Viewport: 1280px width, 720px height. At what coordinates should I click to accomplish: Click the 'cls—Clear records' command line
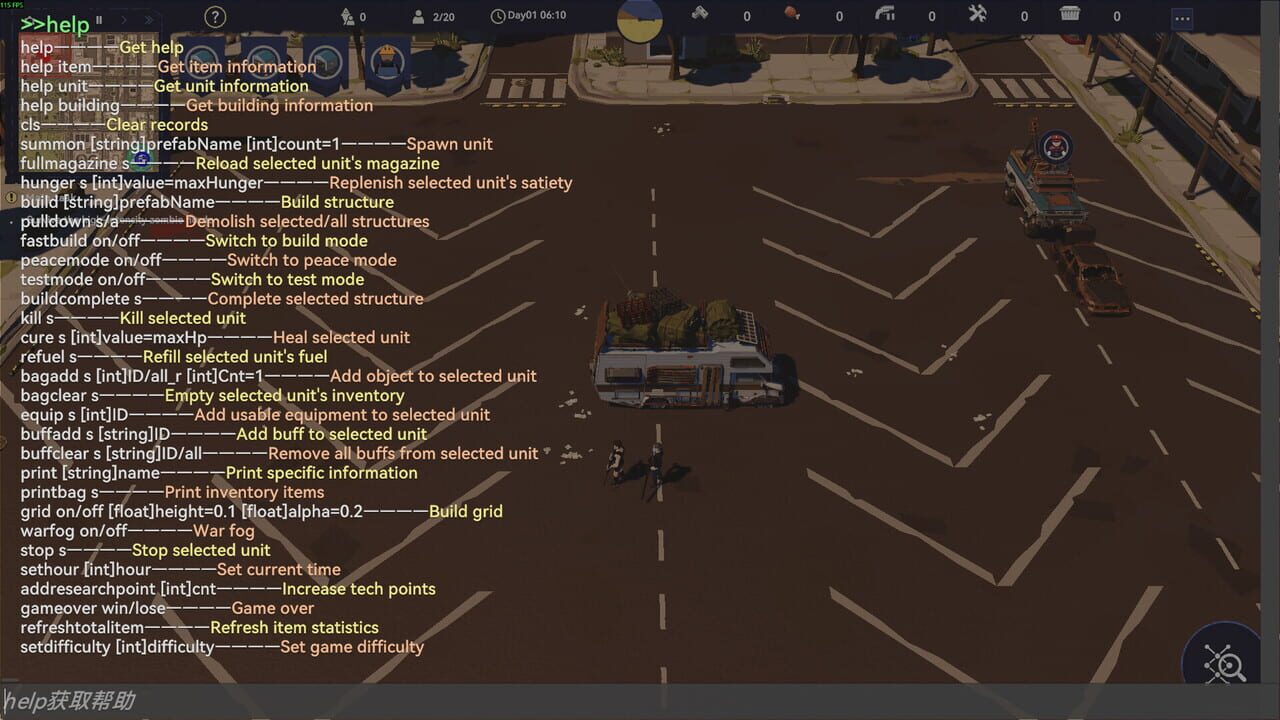114,124
